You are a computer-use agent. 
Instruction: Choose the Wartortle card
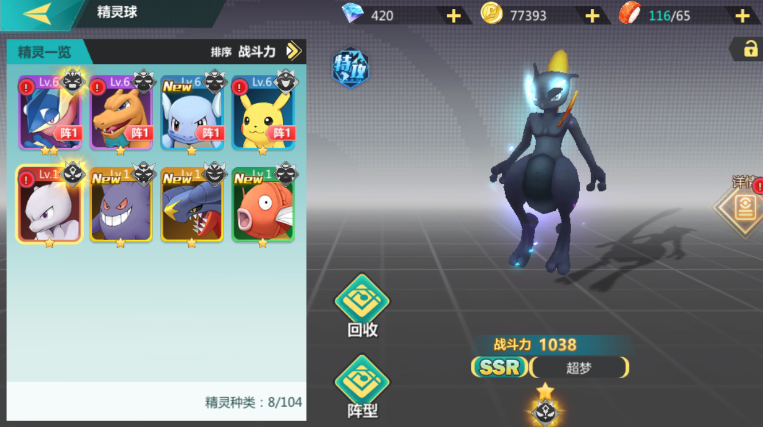pyautogui.click(x=192, y=112)
